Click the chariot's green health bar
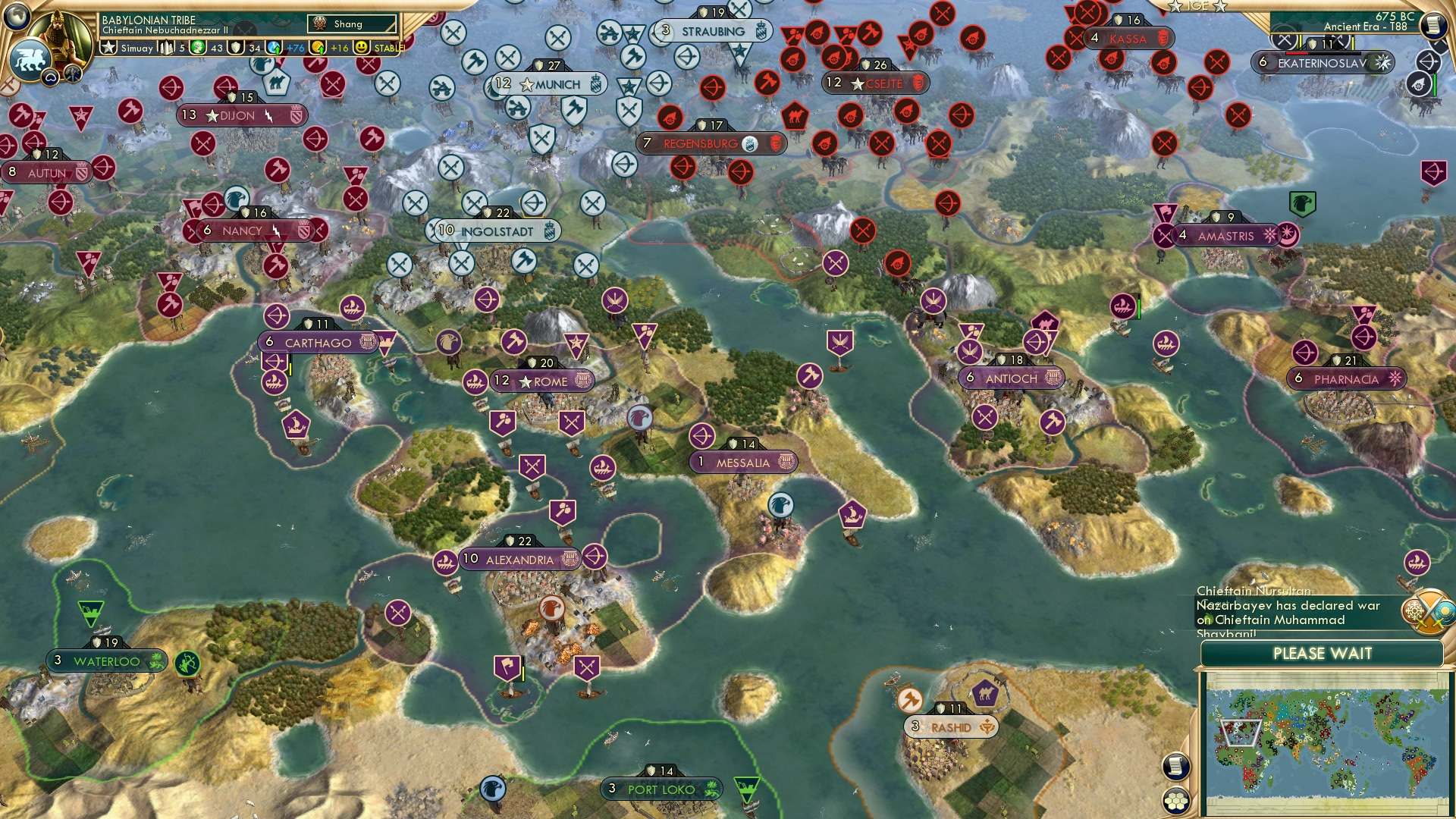 pyautogui.click(x=1435, y=83)
